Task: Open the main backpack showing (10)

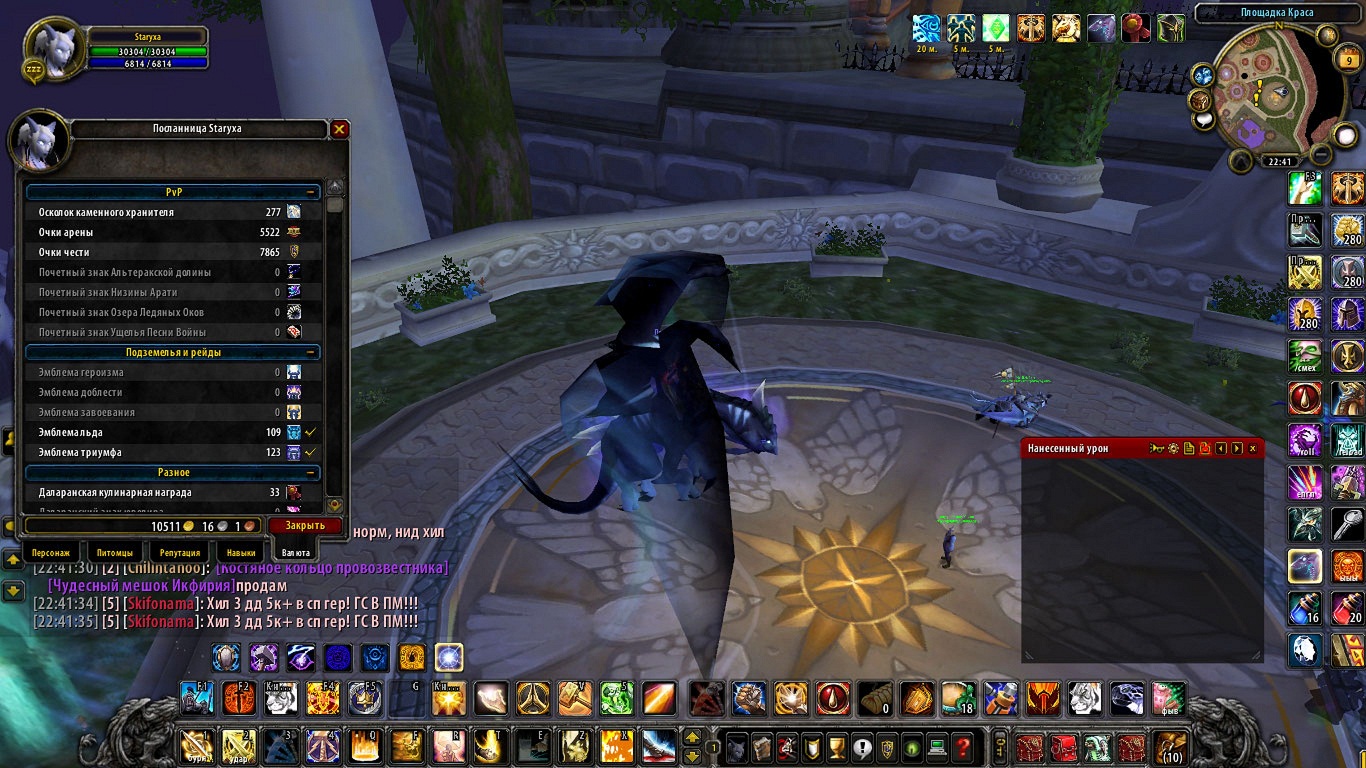Action: (x=1169, y=746)
